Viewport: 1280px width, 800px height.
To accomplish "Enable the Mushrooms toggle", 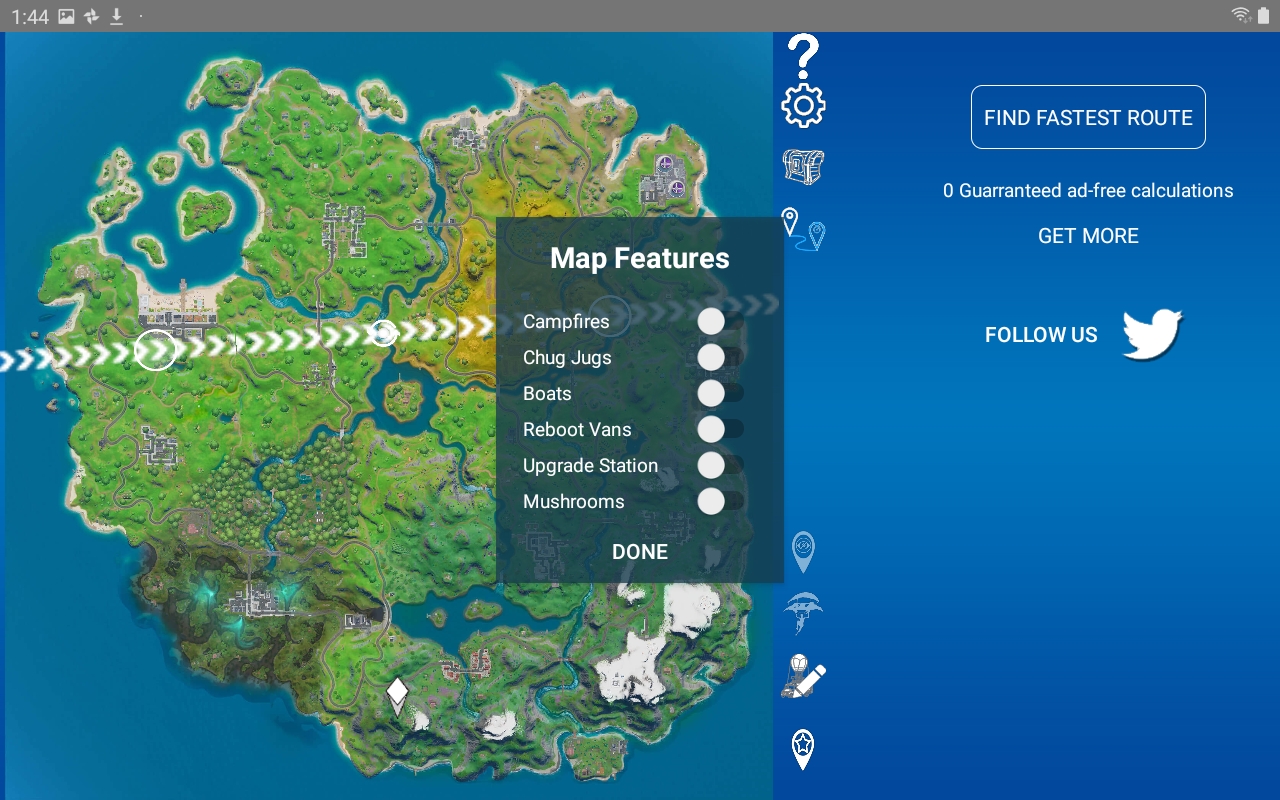I will pyautogui.click(x=720, y=502).
